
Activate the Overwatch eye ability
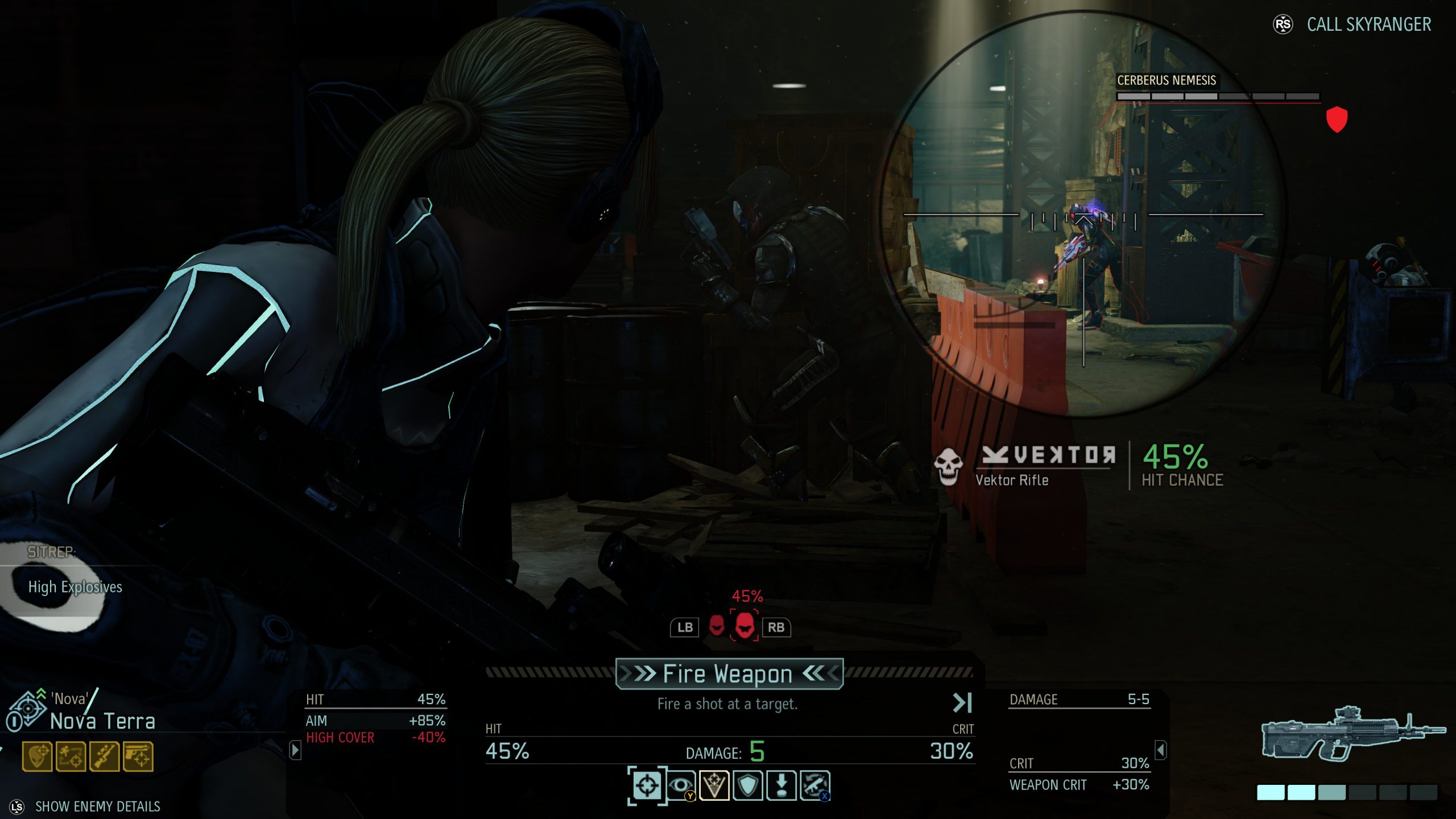pyautogui.click(x=681, y=785)
